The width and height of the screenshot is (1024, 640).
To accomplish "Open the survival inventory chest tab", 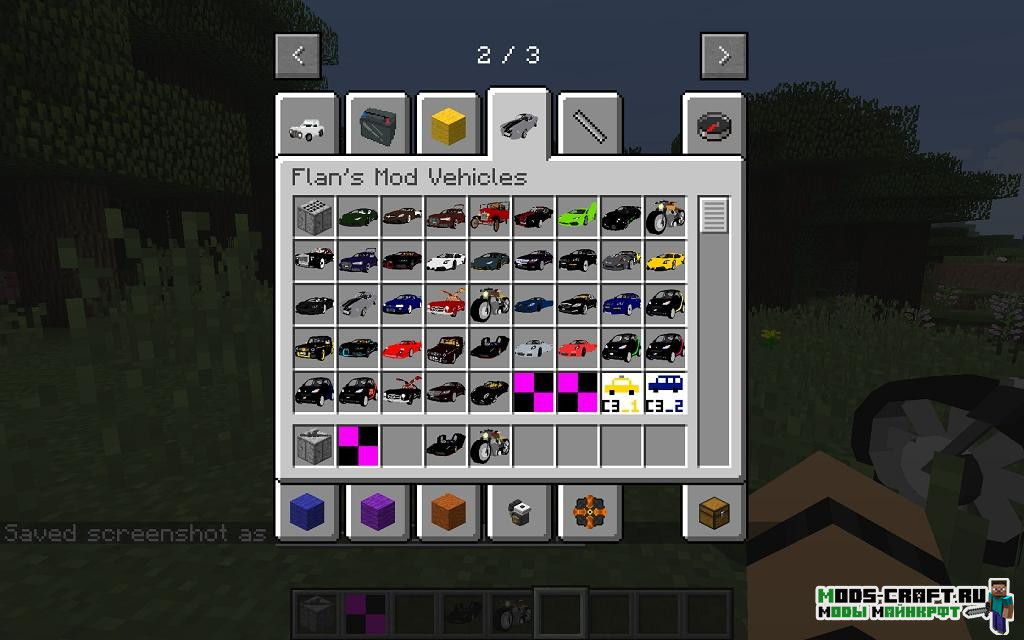I will coord(714,511).
